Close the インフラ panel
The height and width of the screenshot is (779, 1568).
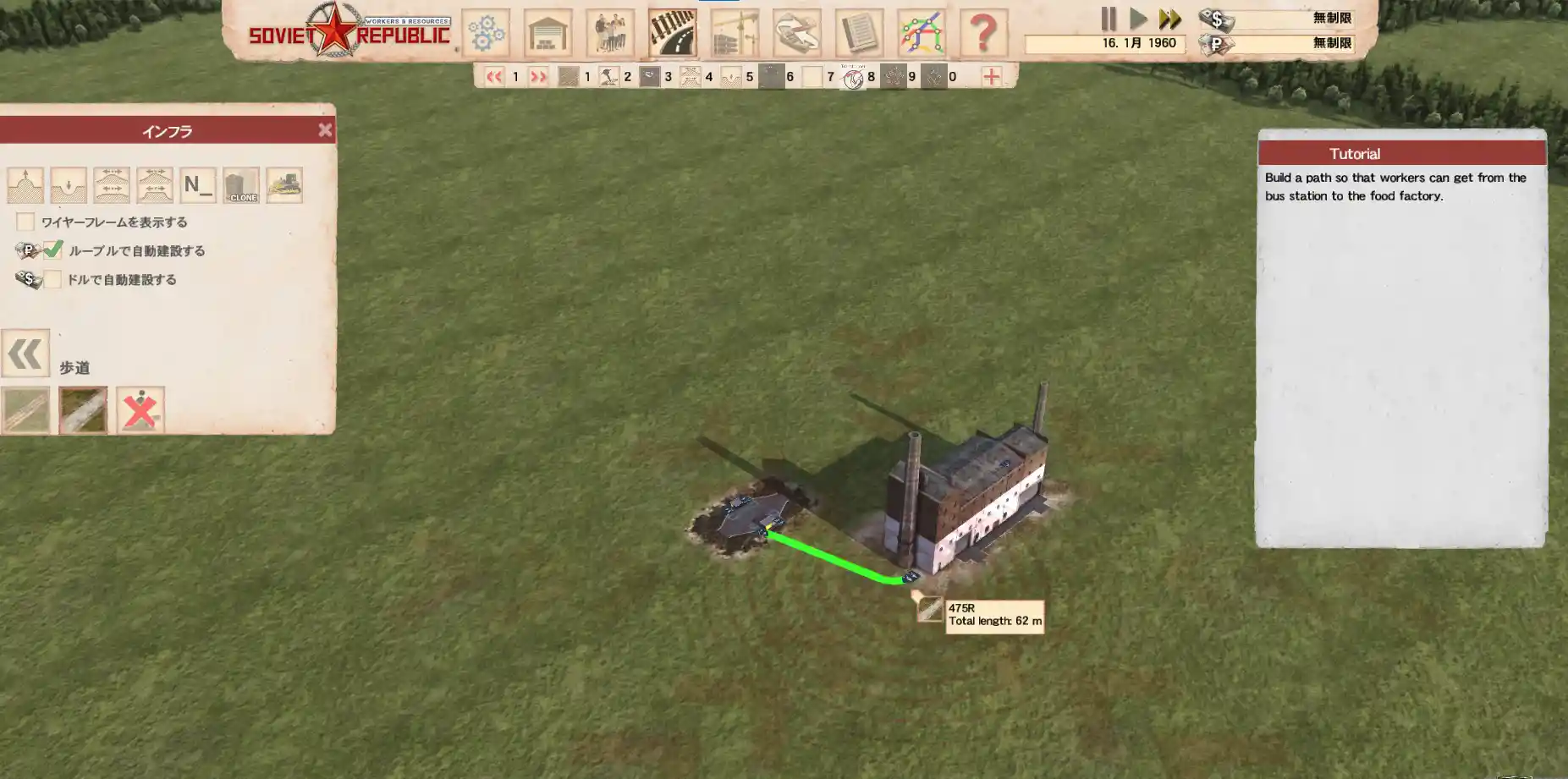tap(325, 130)
